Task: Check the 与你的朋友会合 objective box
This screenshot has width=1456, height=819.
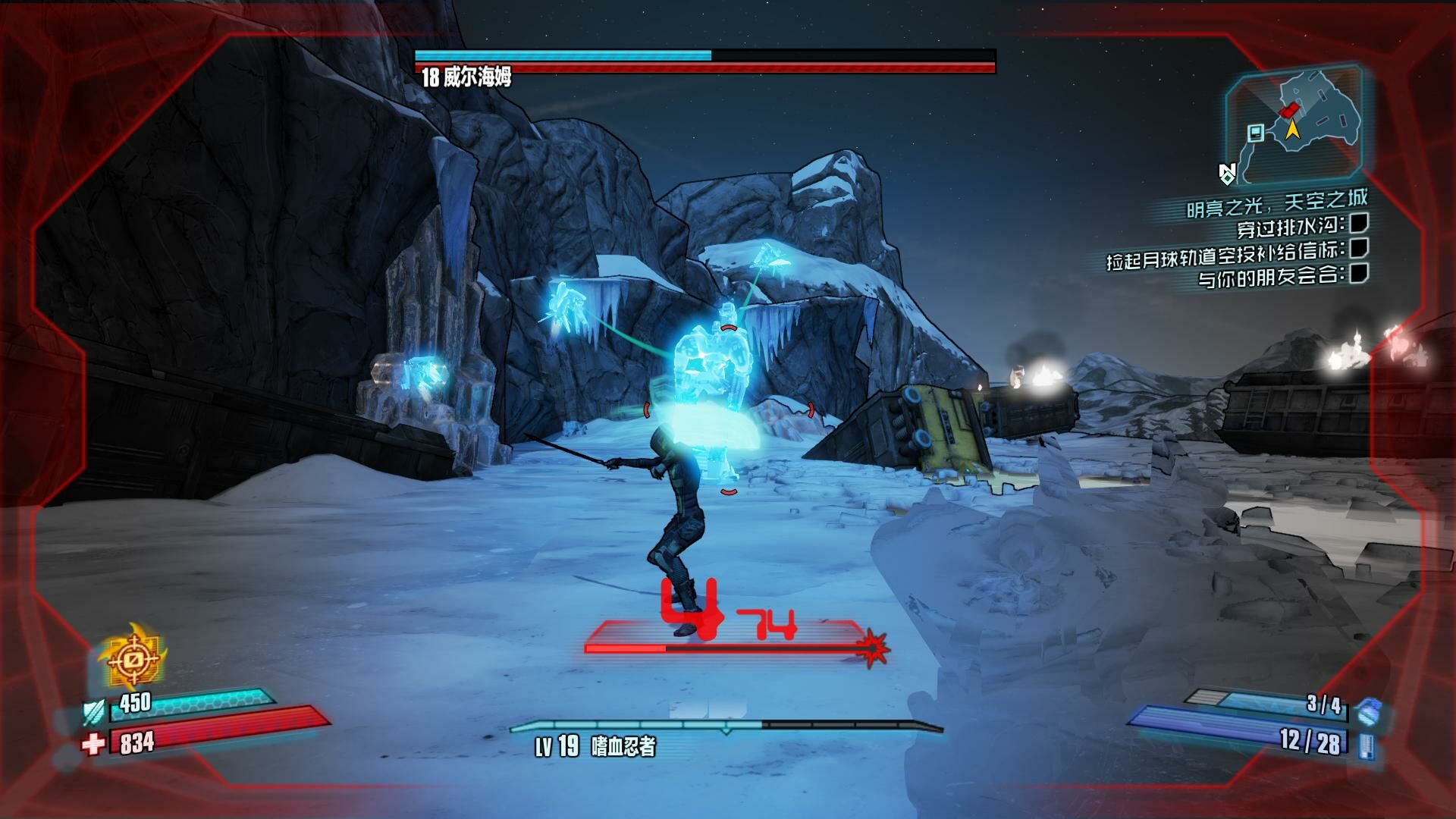Action: [x=1357, y=275]
